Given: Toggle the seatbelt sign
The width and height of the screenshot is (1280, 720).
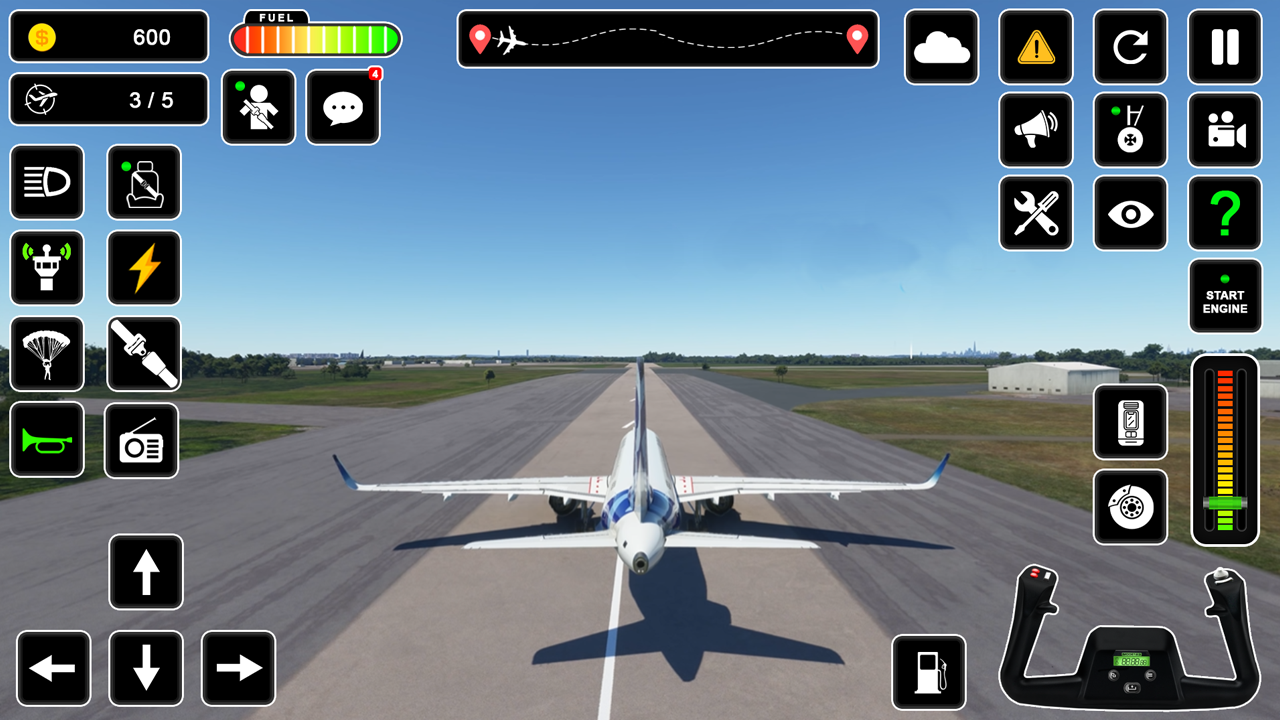Looking at the screenshot, I should (143, 183).
